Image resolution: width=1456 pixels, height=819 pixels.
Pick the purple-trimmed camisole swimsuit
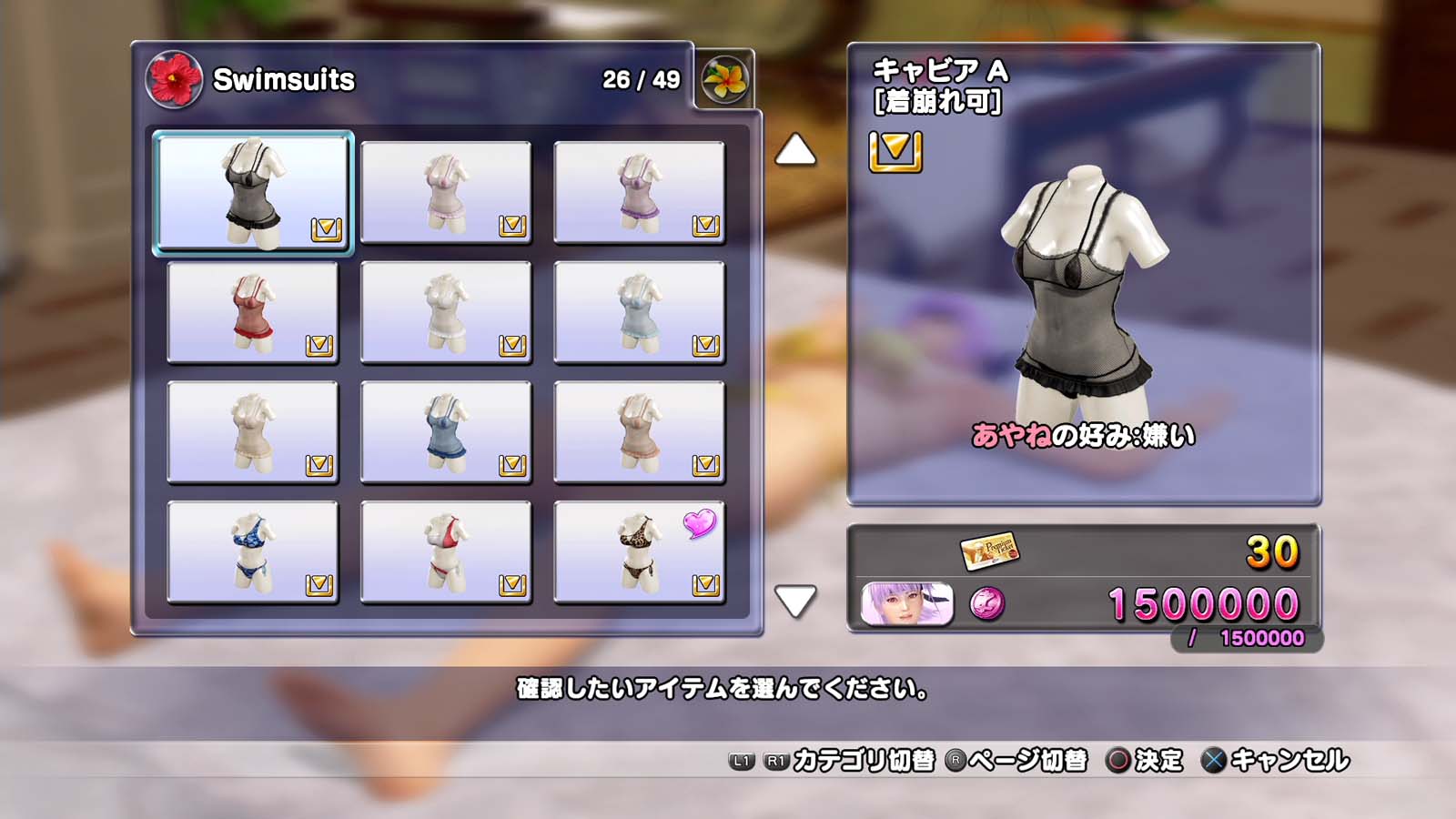click(639, 192)
